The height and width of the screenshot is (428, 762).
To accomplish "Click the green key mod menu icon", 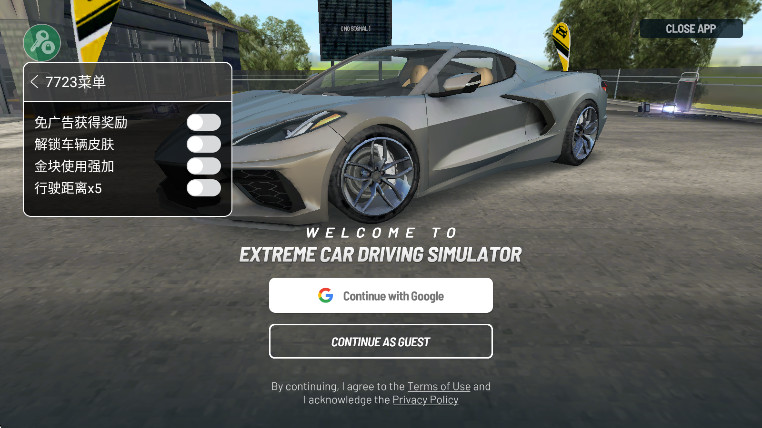I will pos(42,42).
